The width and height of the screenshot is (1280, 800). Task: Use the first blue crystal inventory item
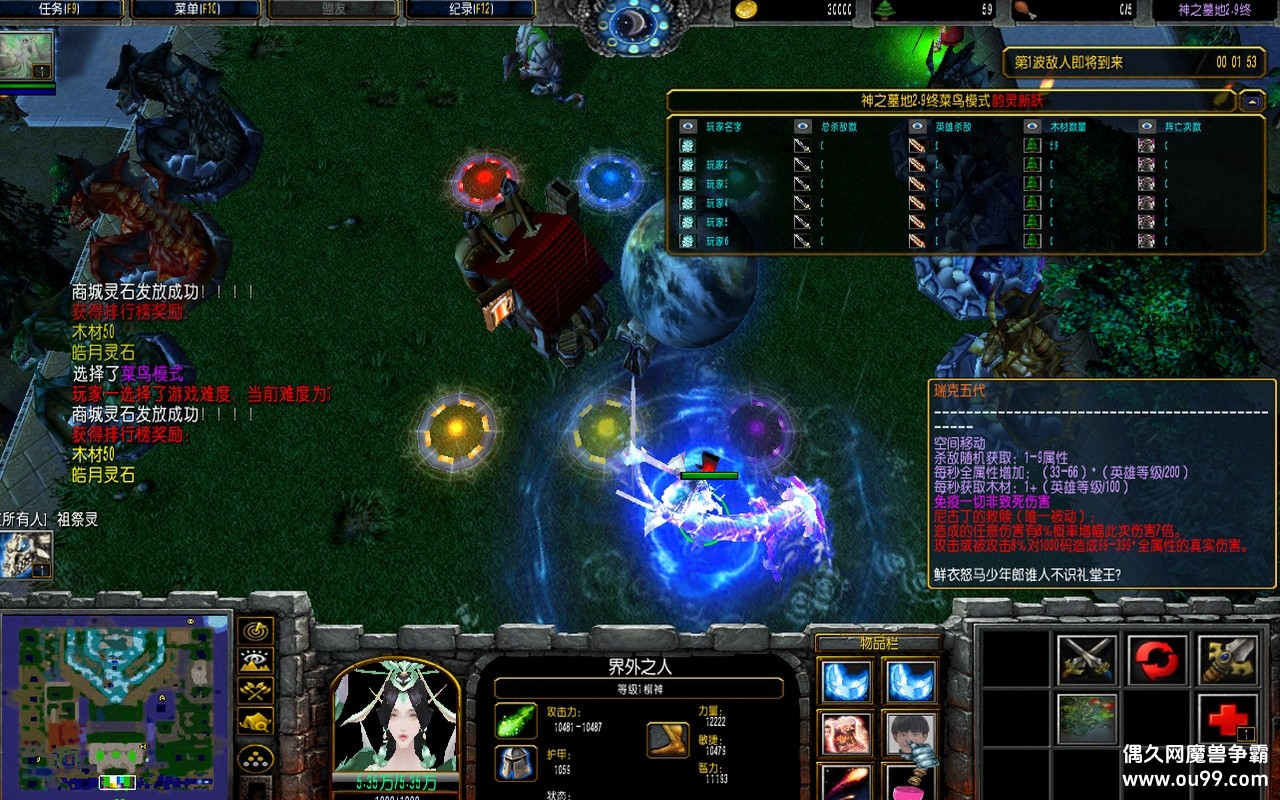tap(845, 682)
